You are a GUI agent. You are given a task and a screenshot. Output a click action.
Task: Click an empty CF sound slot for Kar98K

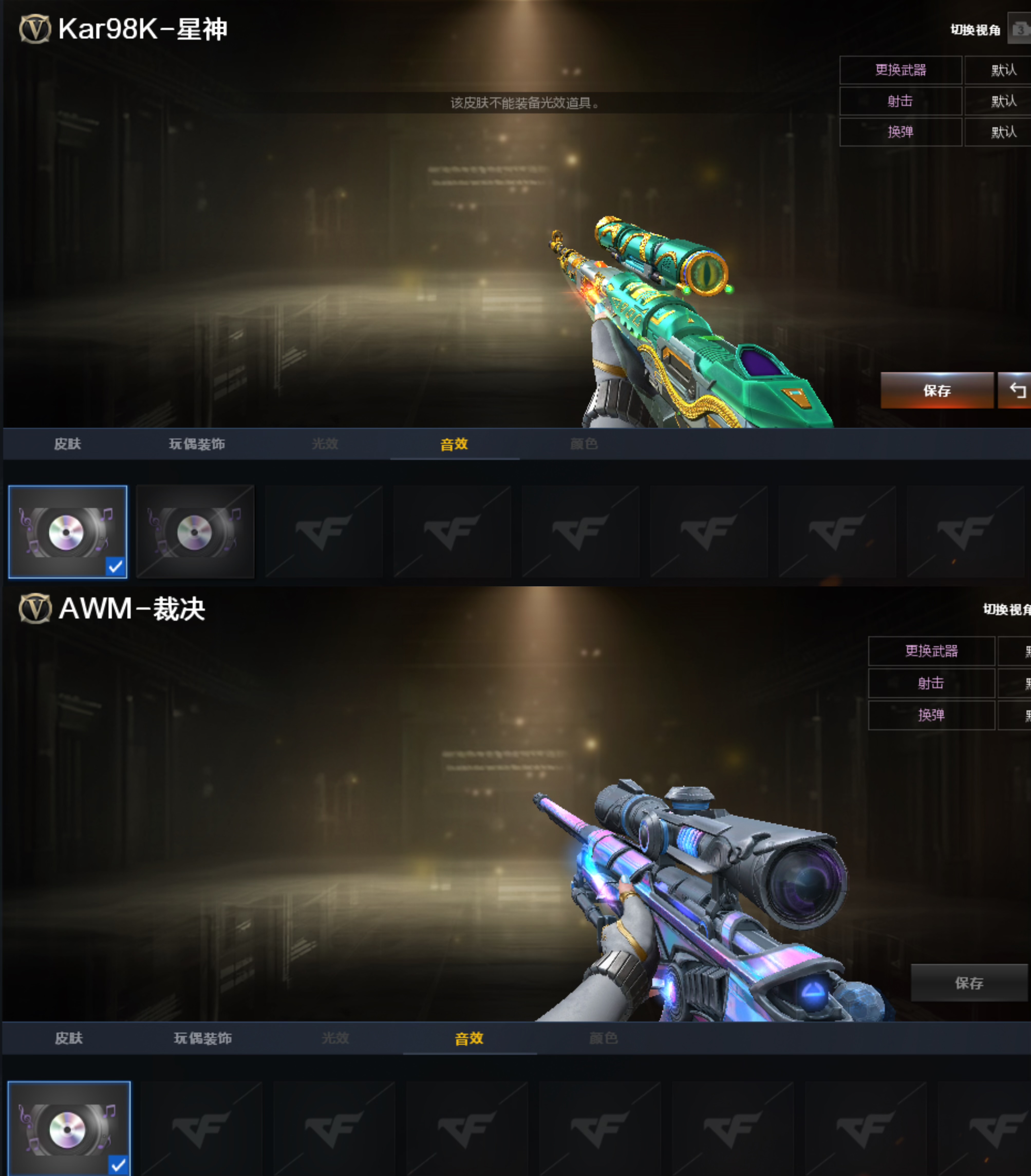coord(324,530)
